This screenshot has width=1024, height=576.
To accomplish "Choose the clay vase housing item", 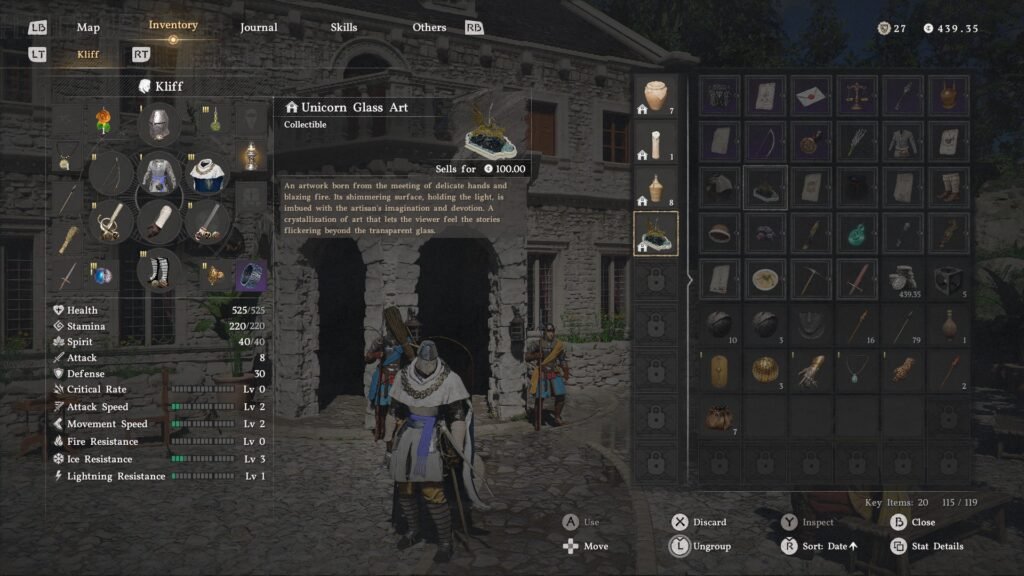I will click(656, 97).
